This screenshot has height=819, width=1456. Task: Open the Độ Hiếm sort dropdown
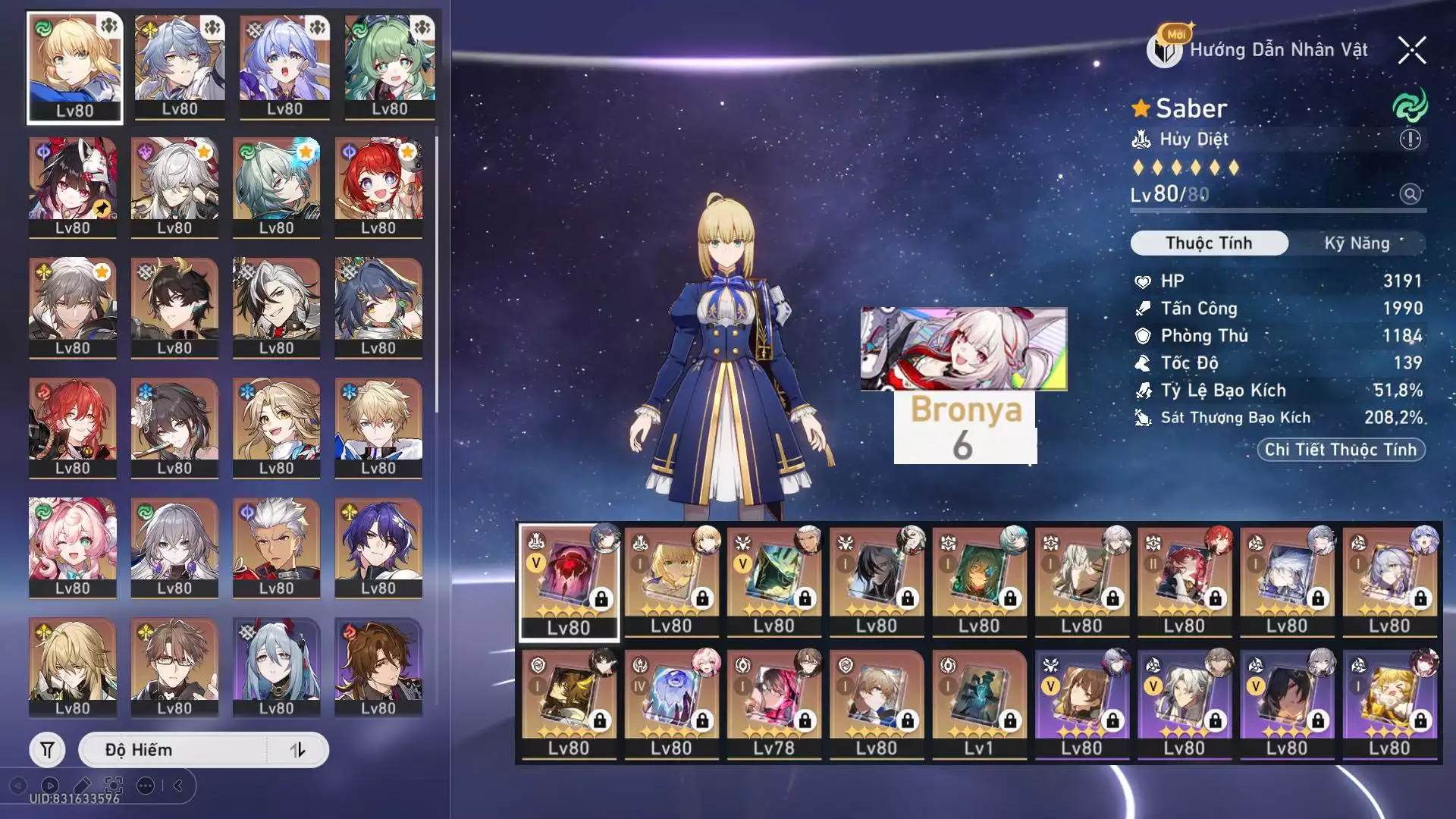[174, 750]
